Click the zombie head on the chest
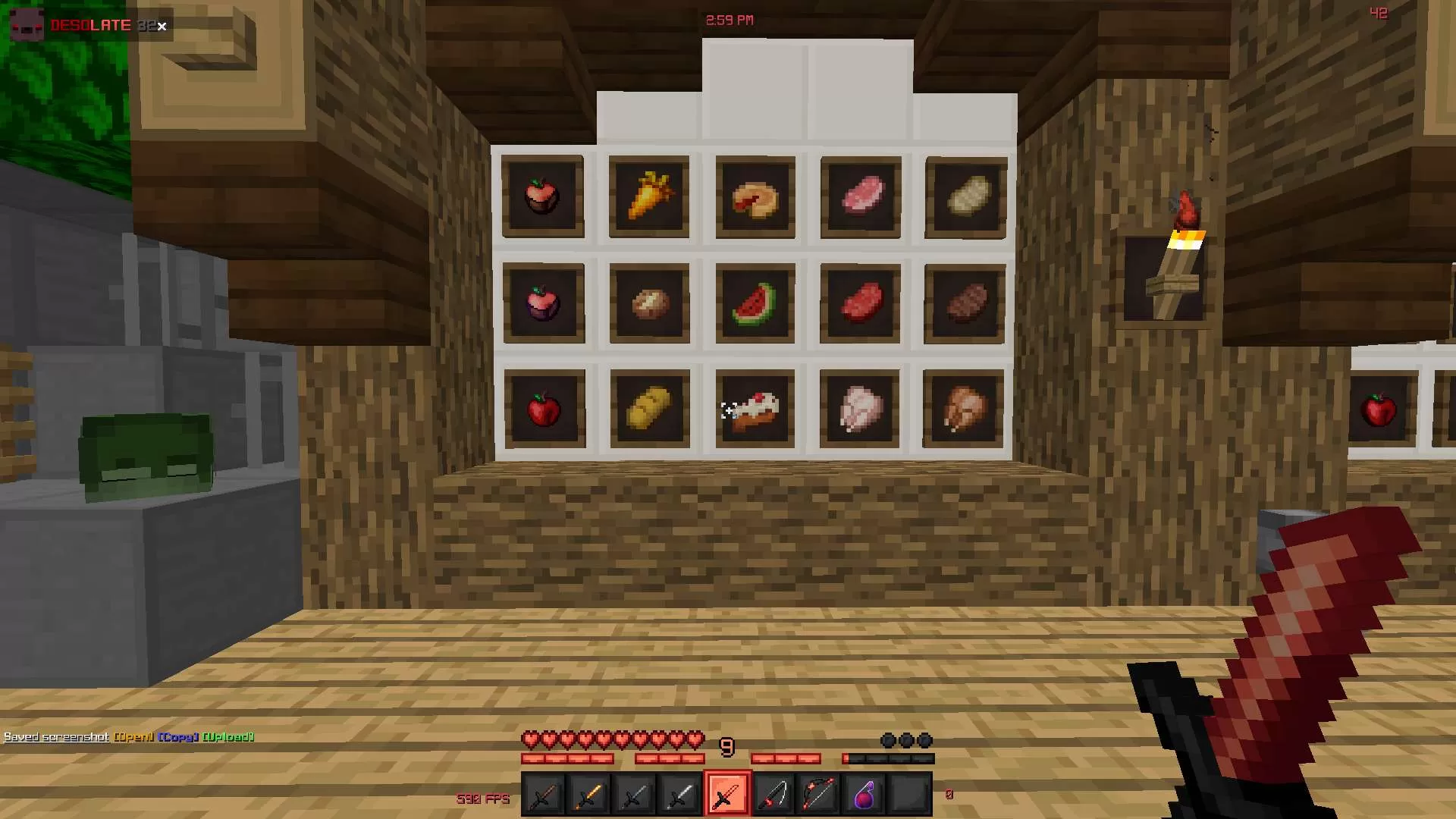The height and width of the screenshot is (819, 1456). pos(148,455)
